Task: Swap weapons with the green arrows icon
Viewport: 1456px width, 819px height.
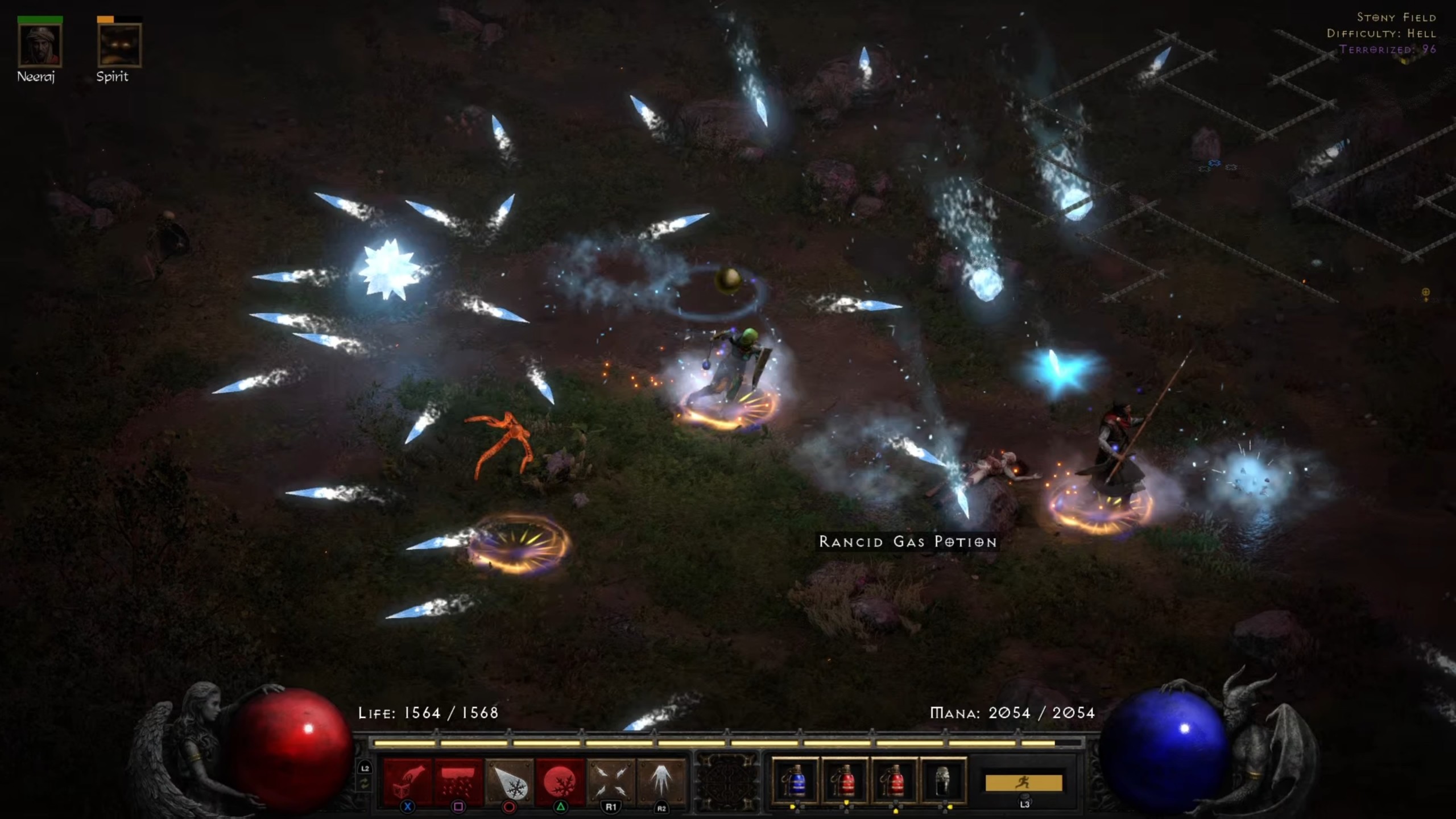Action: (x=365, y=784)
